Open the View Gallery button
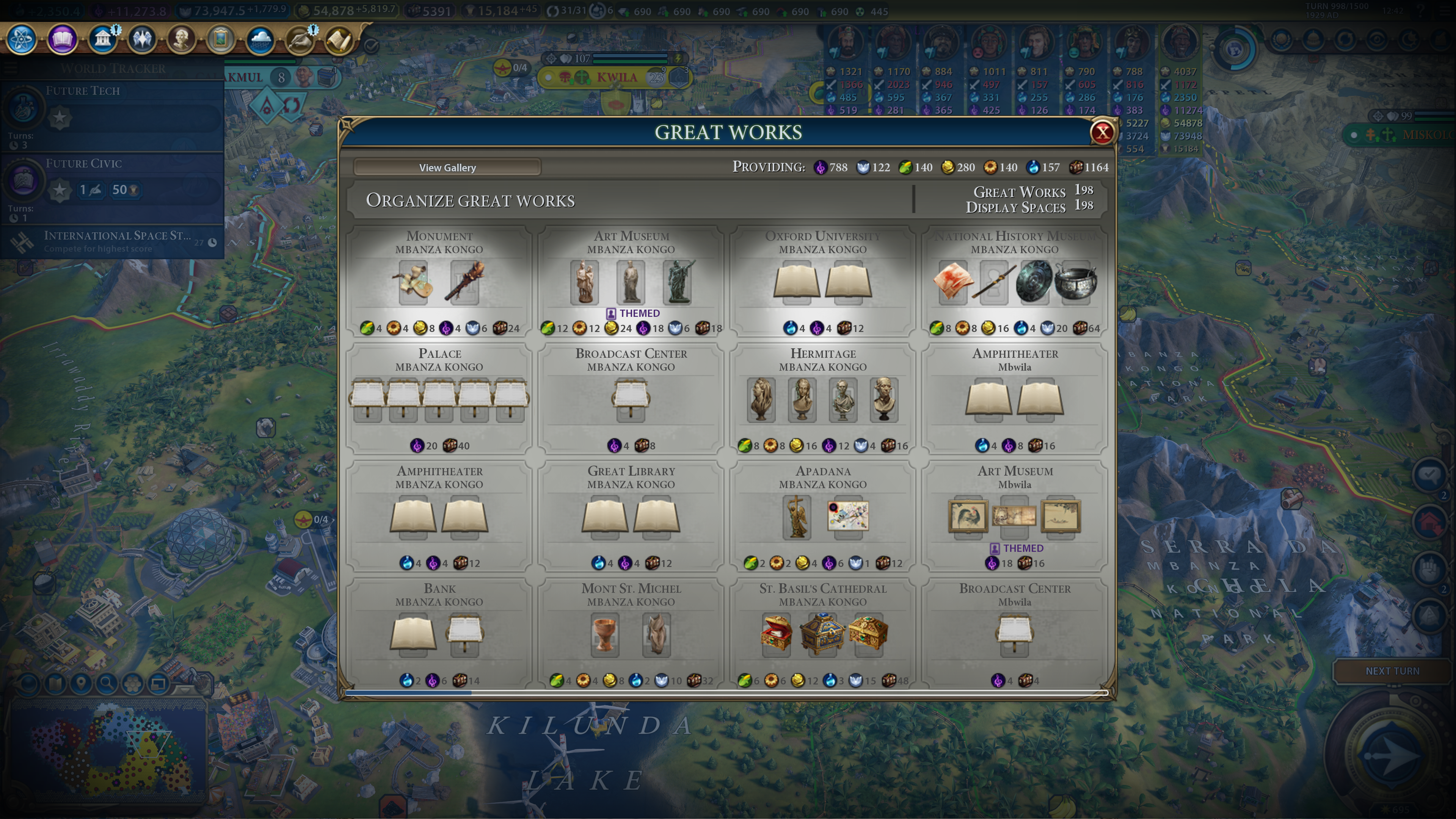The width and height of the screenshot is (1456, 819). pyautogui.click(x=447, y=167)
